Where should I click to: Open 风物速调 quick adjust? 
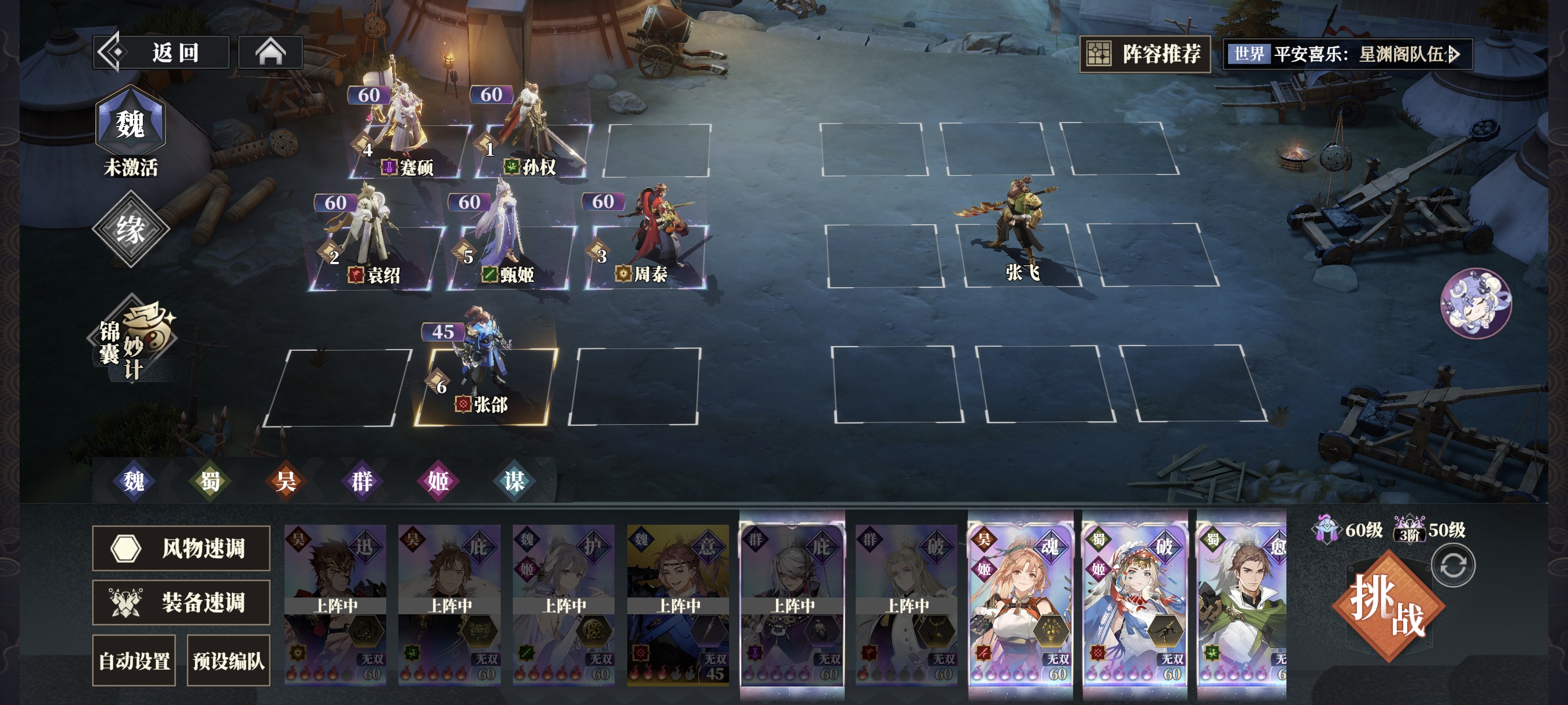[x=181, y=548]
